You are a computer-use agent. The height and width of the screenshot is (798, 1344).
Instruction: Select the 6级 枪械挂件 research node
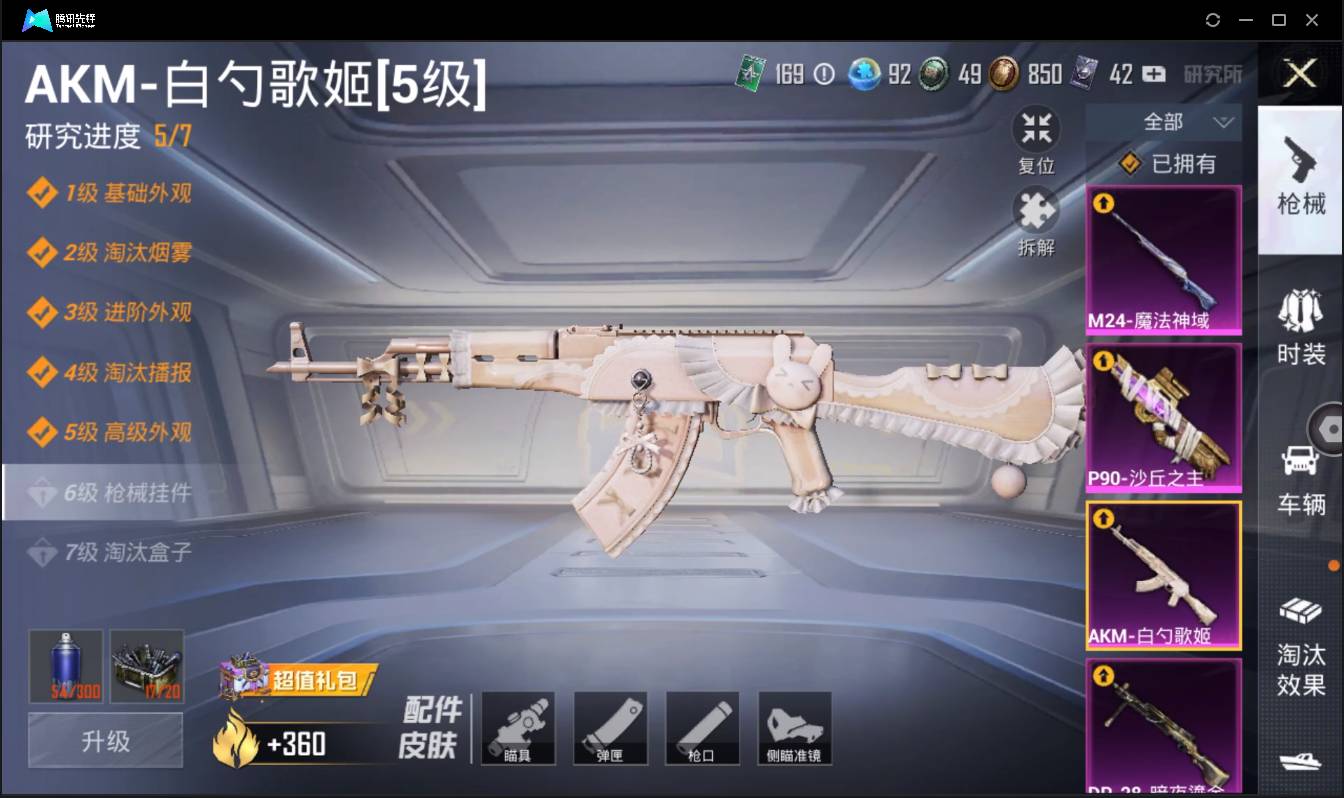115,492
